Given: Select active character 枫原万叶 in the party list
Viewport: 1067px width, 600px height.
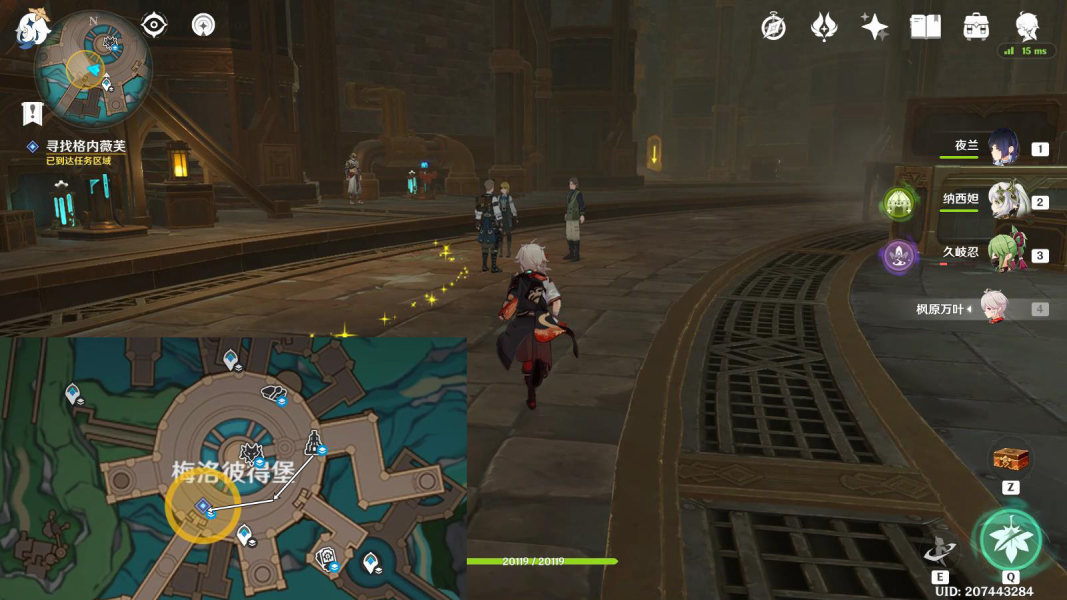Looking at the screenshot, I should tap(994, 308).
